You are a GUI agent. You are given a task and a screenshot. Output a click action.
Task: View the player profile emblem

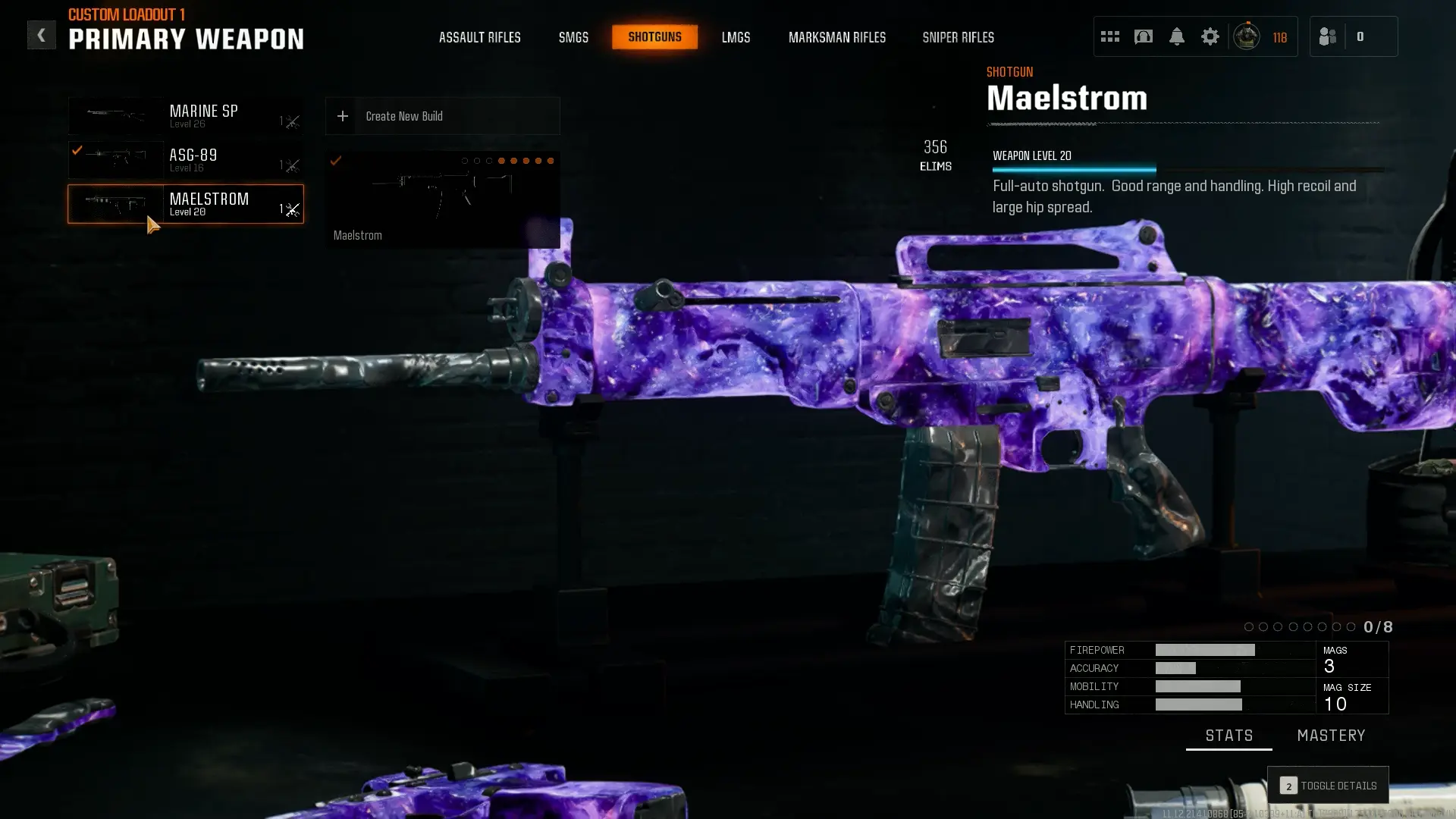coord(1247,36)
